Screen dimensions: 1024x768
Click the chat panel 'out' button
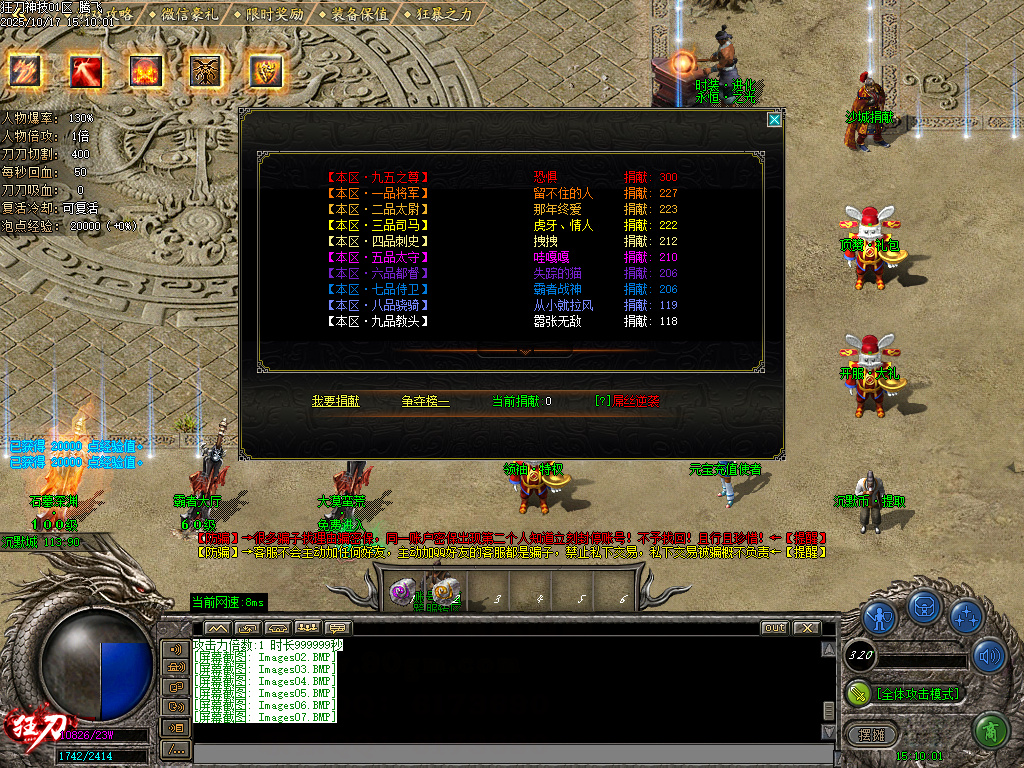[774, 627]
